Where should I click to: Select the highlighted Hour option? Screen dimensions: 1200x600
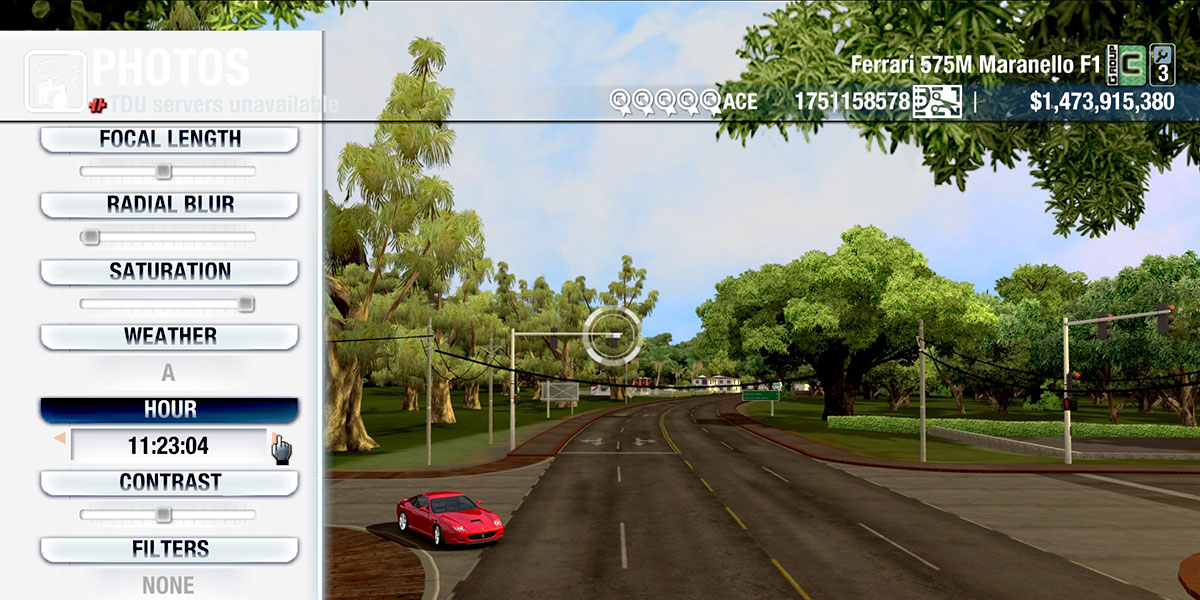tap(169, 410)
